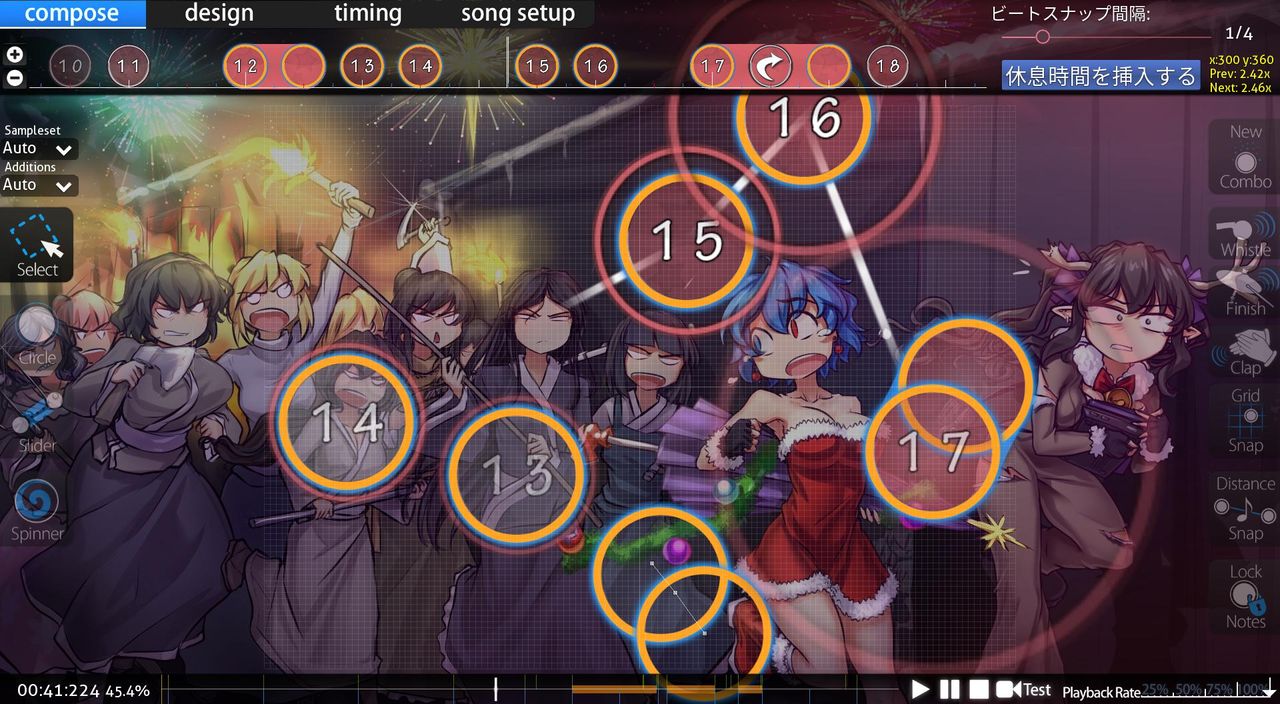Toggle the Whistle hitsound

[x=1245, y=235]
